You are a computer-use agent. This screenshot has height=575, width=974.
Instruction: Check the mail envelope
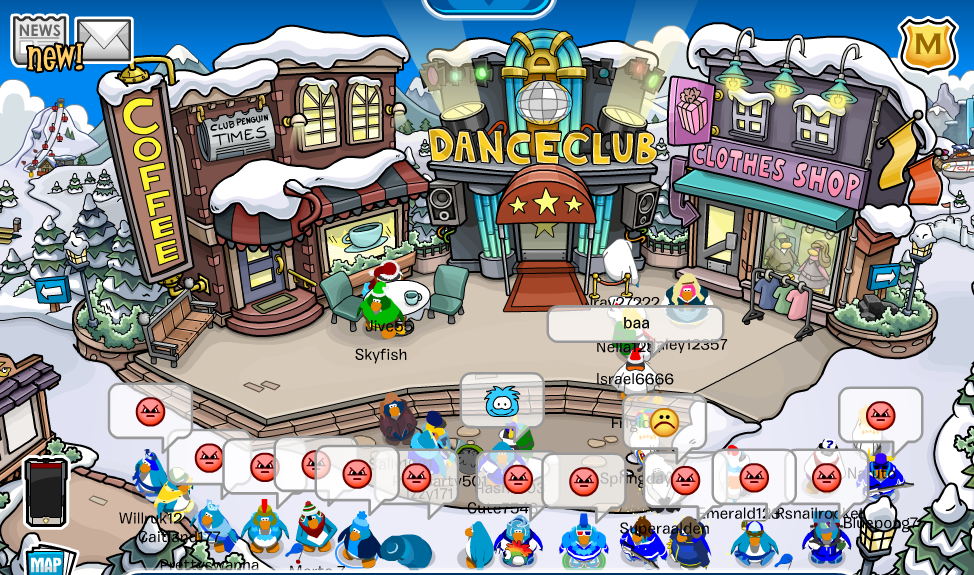(x=104, y=40)
